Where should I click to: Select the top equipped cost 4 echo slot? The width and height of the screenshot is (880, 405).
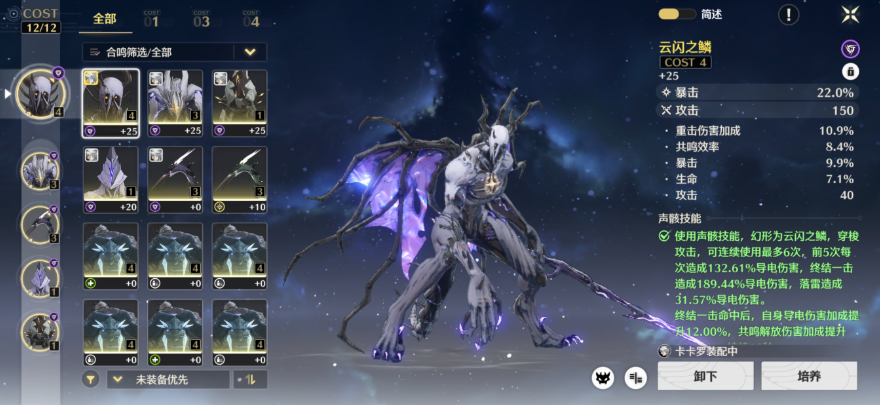click(41, 93)
